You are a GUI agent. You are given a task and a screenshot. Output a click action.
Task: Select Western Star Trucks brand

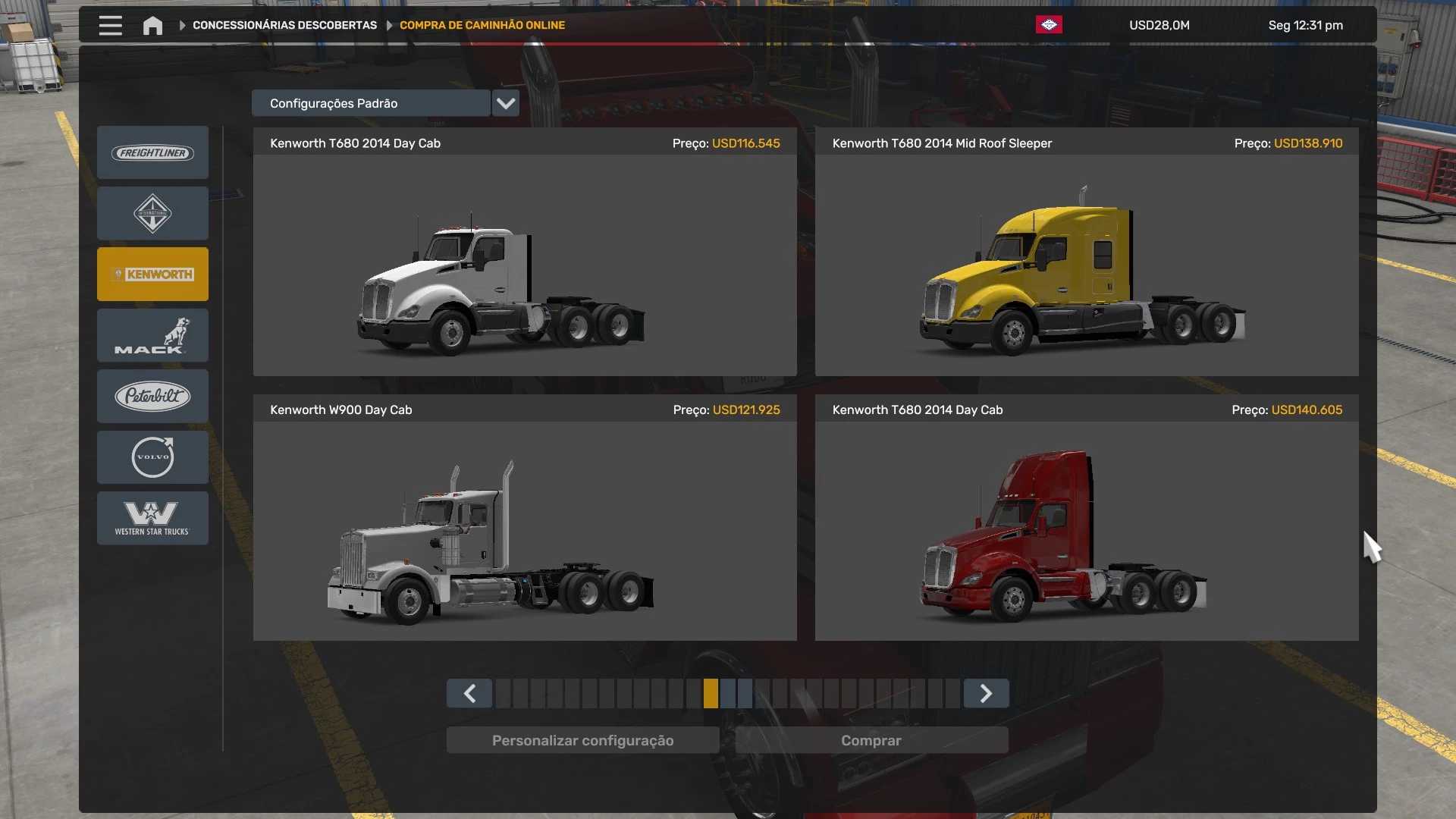[152, 518]
